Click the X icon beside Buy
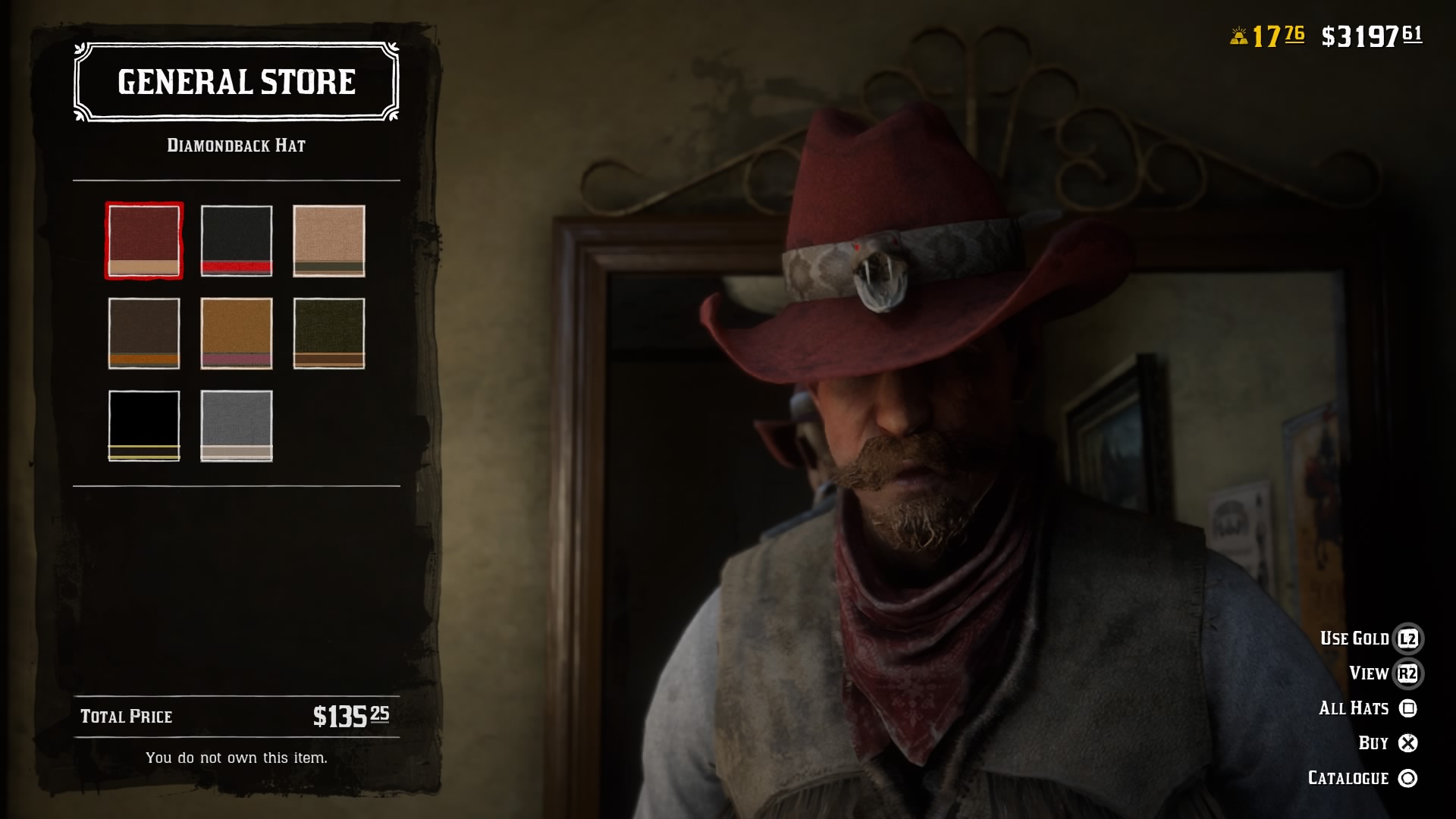Image resolution: width=1456 pixels, height=819 pixels. pyautogui.click(x=1408, y=742)
